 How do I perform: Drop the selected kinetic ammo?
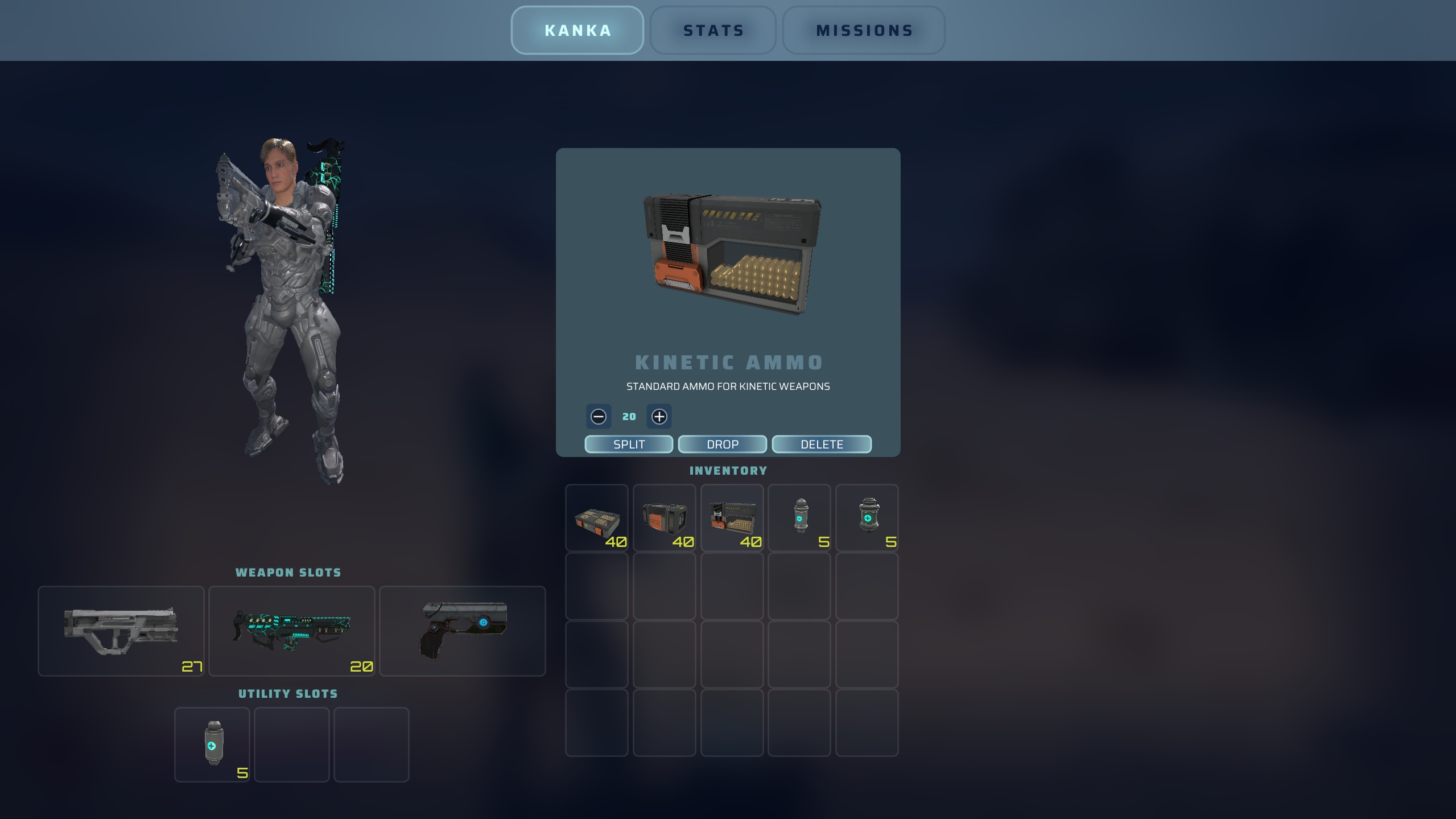[722, 444]
